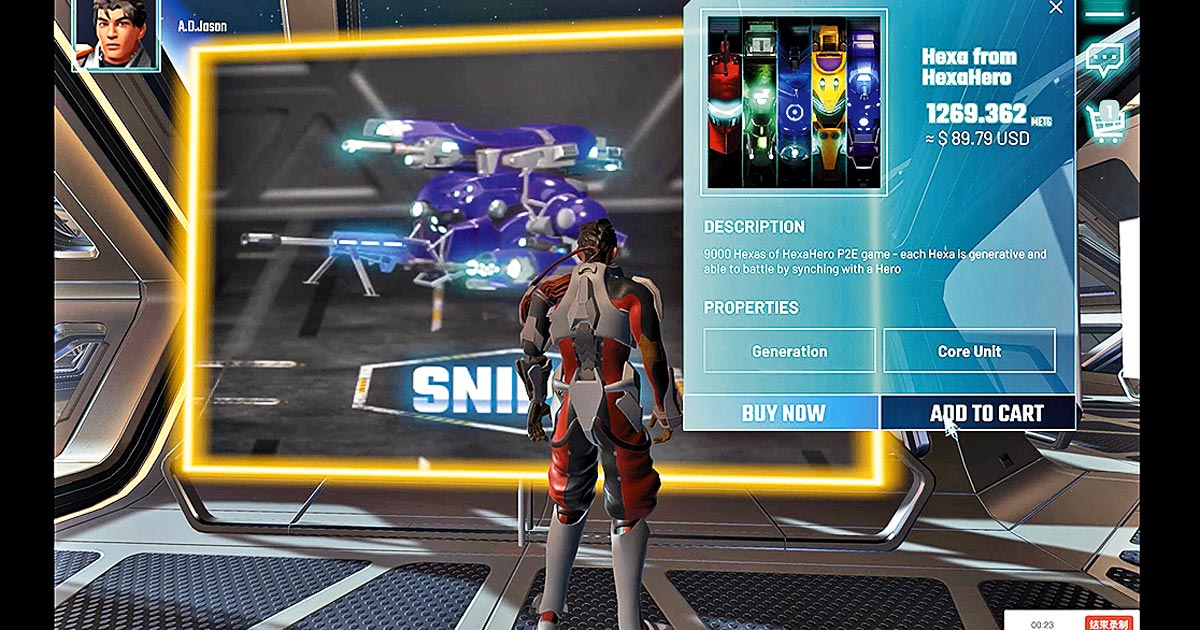Open the shopping cart icon

click(1107, 124)
